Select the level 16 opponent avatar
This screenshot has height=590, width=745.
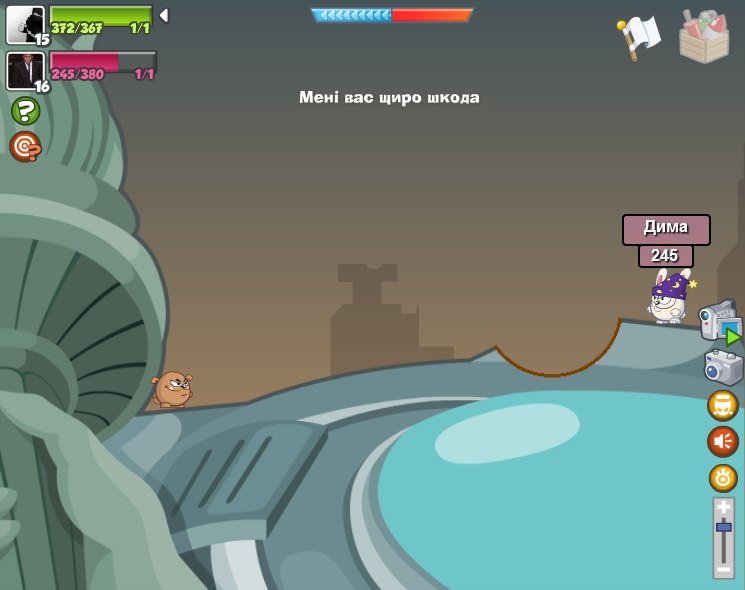coord(25,71)
